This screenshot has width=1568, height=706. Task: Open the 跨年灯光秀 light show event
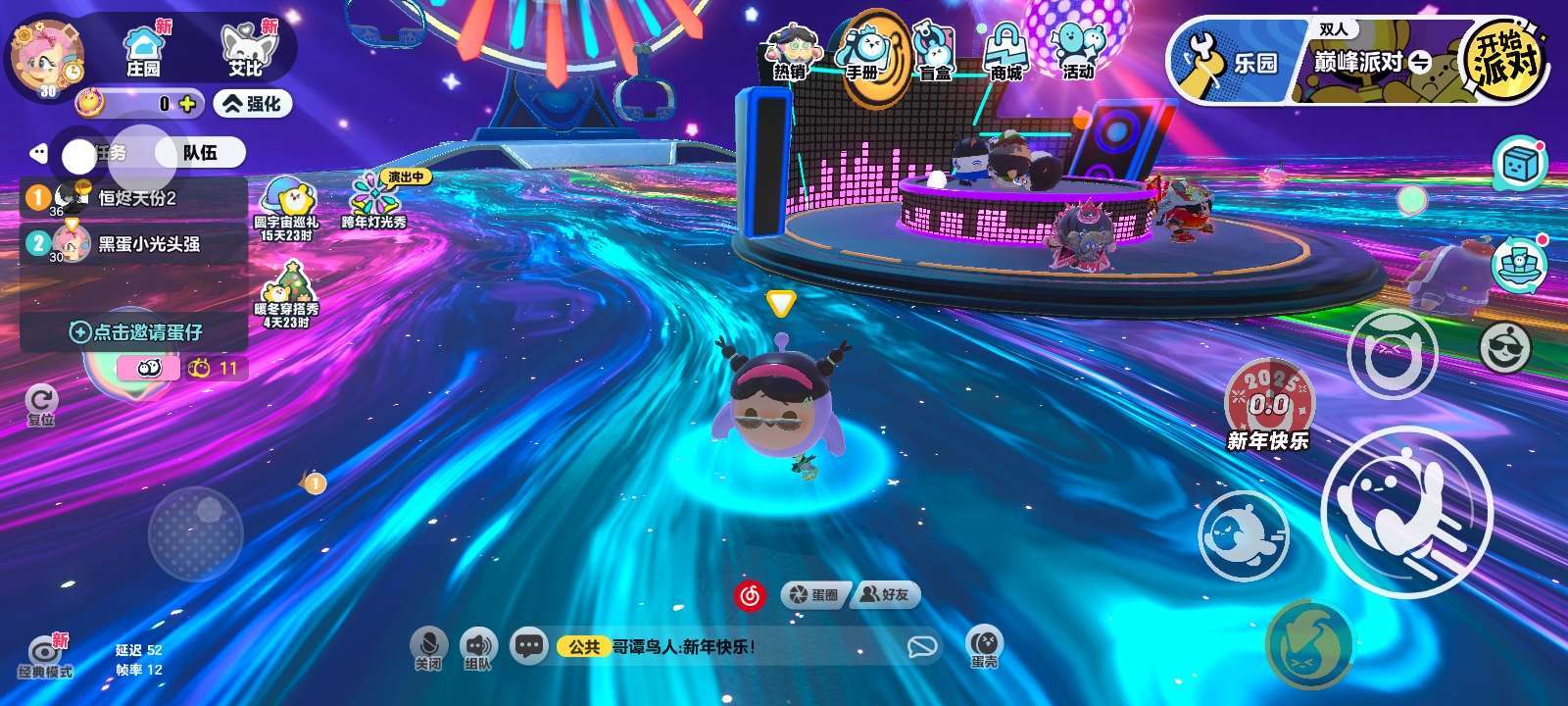point(373,201)
